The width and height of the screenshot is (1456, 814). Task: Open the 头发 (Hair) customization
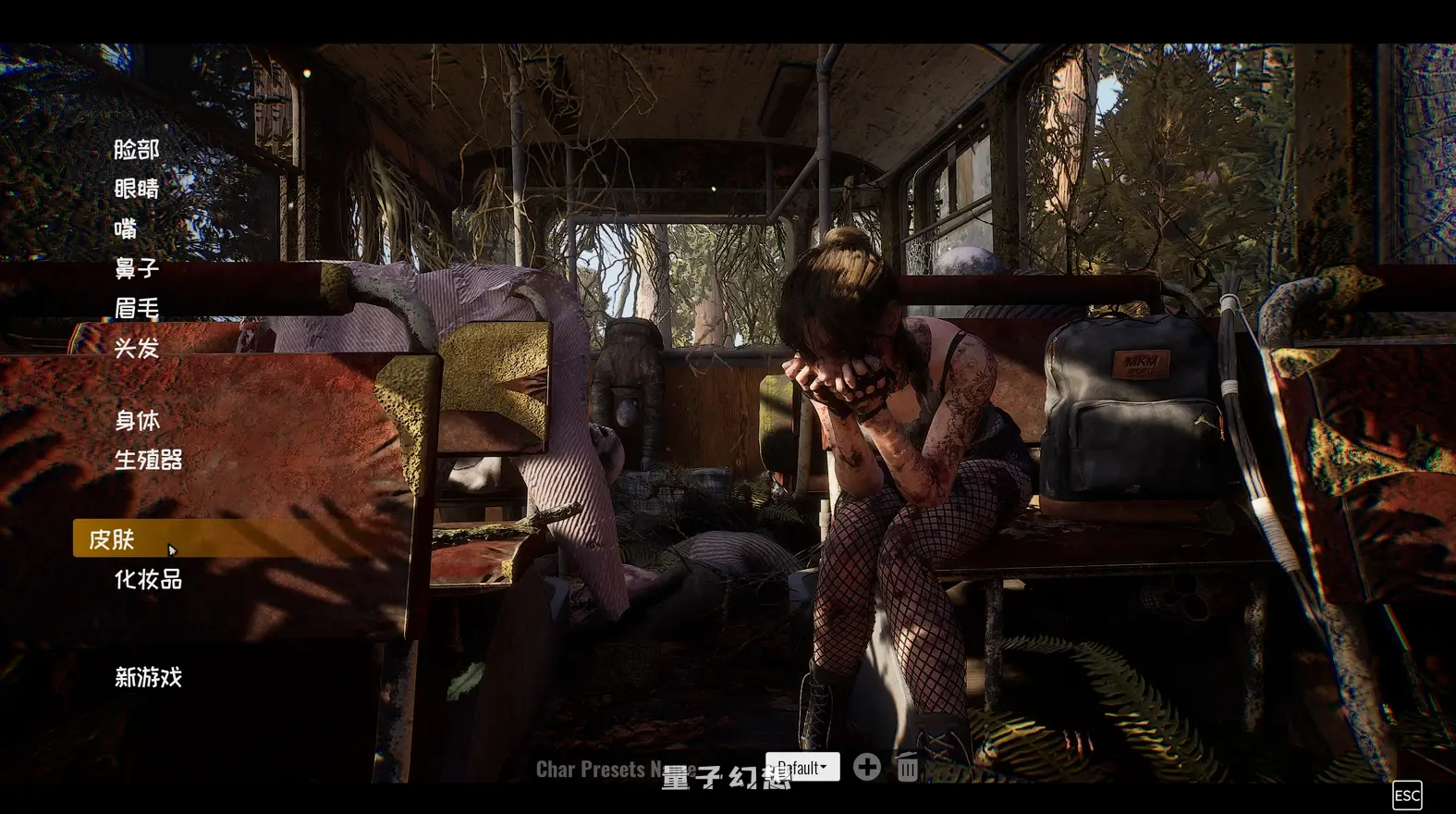coord(137,348)
